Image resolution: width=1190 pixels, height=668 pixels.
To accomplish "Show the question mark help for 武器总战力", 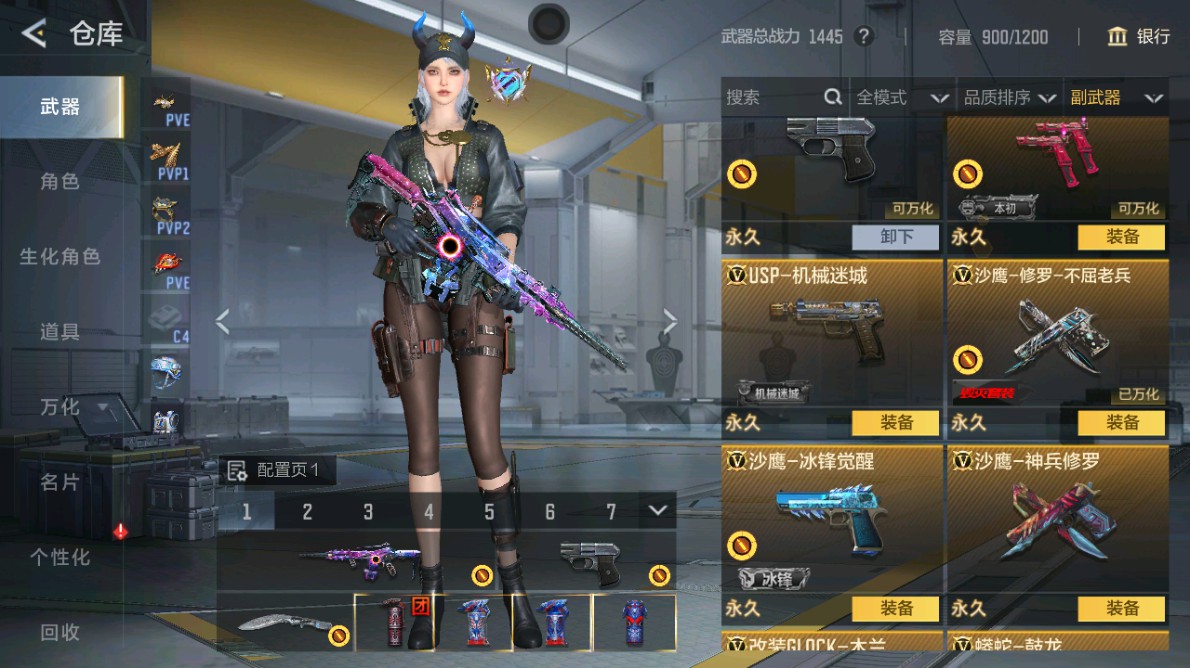I will pos(864,37).
